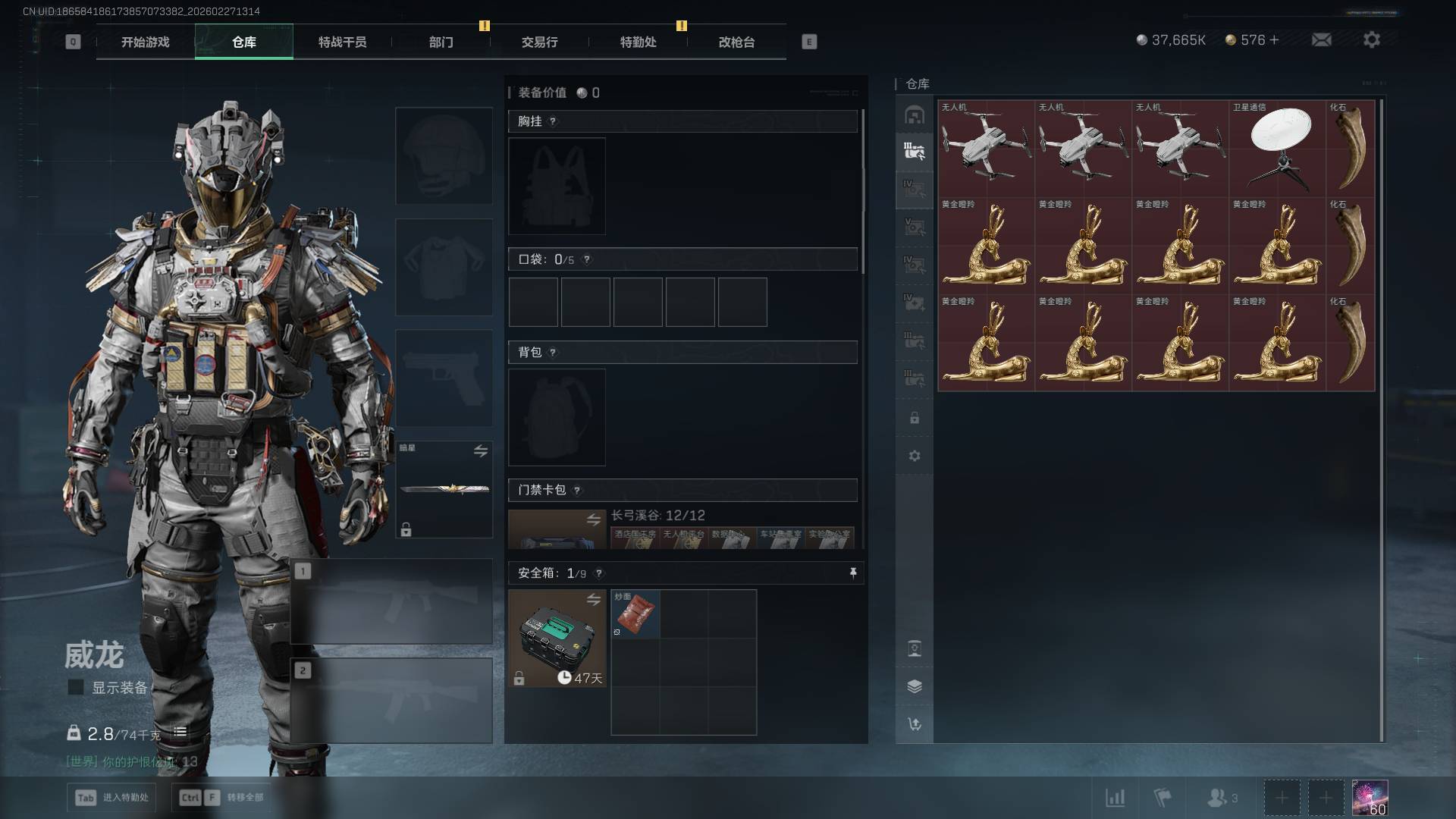Open the statistics bar chart icon

[x=1115, y=798]
